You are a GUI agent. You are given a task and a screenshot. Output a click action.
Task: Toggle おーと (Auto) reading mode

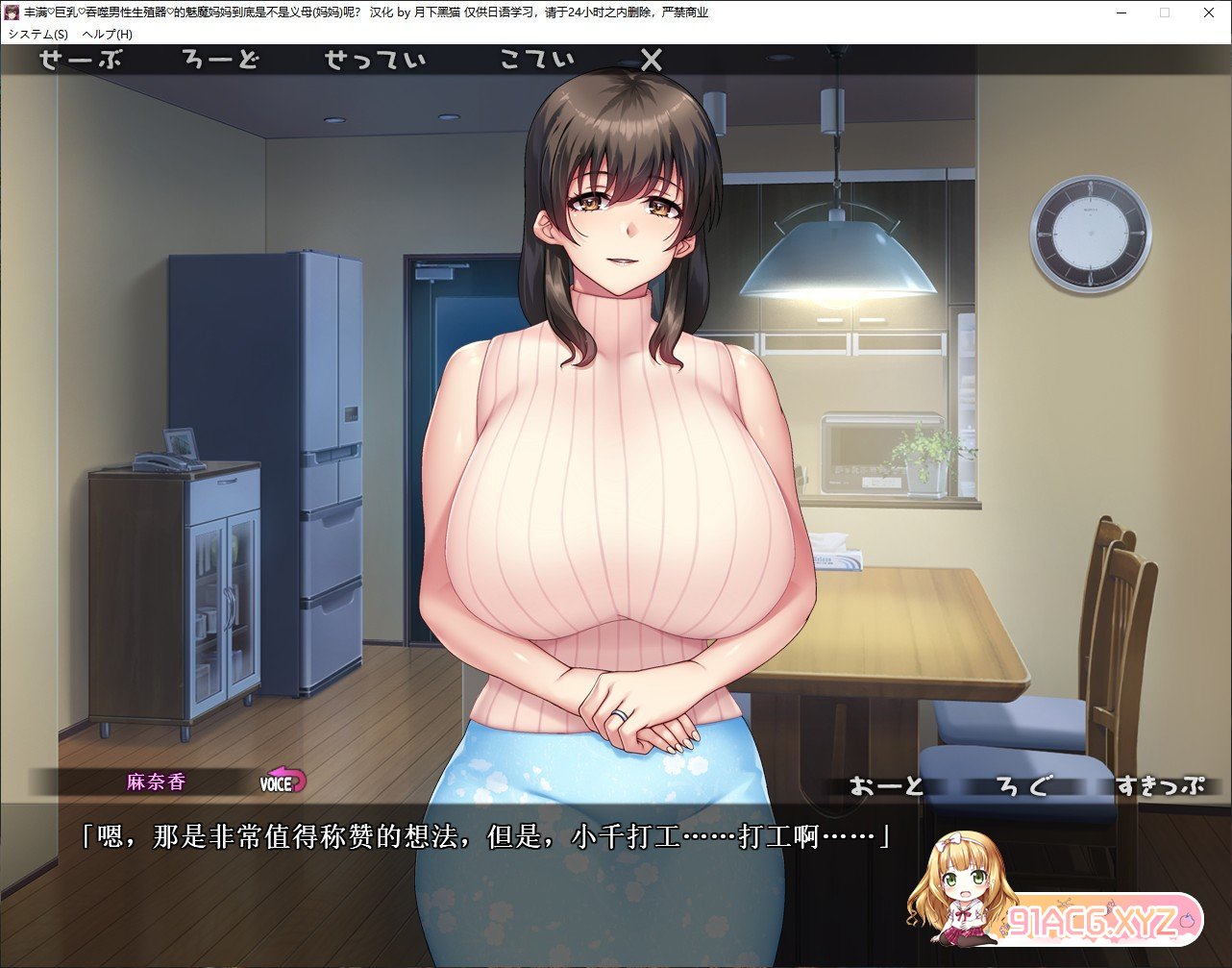point(886,785)
